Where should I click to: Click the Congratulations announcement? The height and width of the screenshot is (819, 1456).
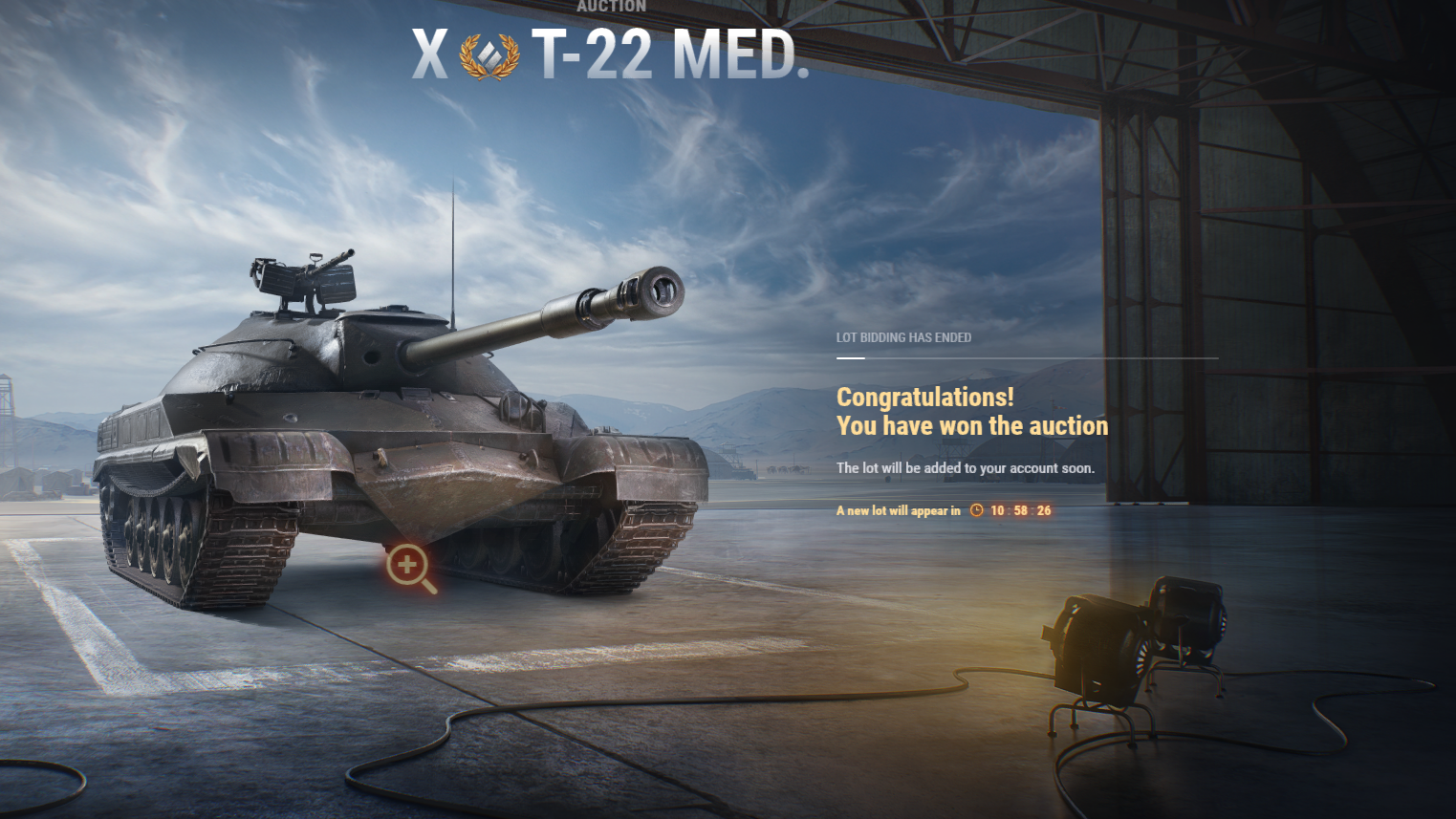pos(924,397)
